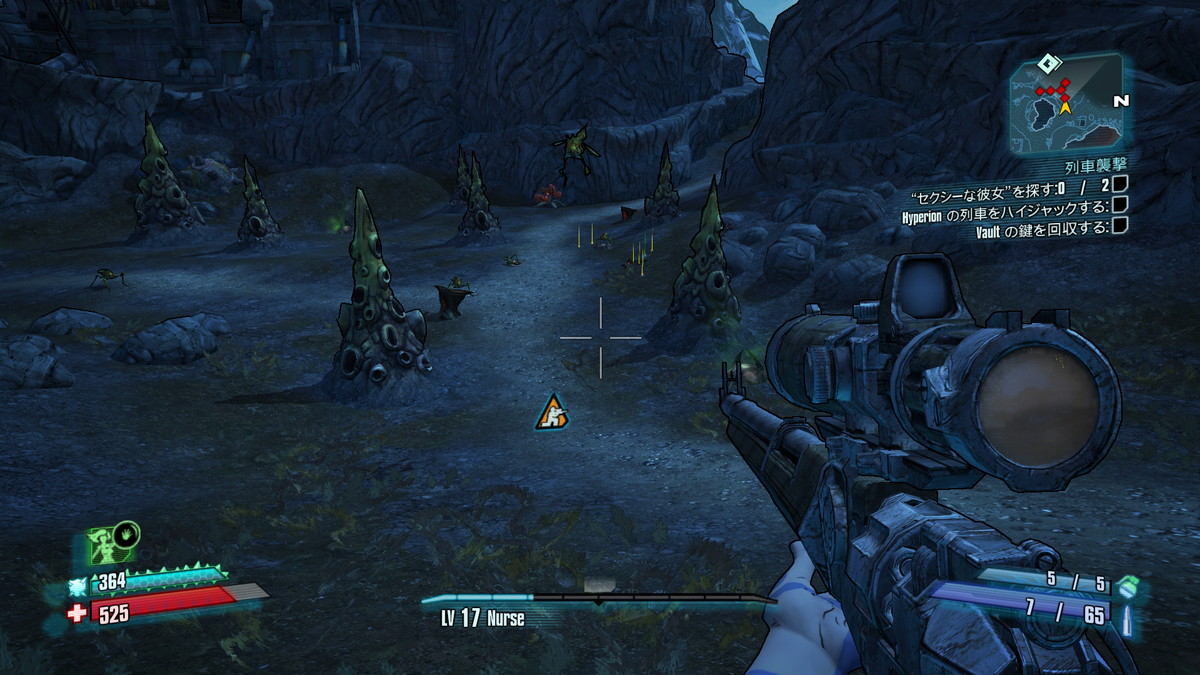Tick the Hyperion train hijack objective checkbox

[x=1120, y=204]
